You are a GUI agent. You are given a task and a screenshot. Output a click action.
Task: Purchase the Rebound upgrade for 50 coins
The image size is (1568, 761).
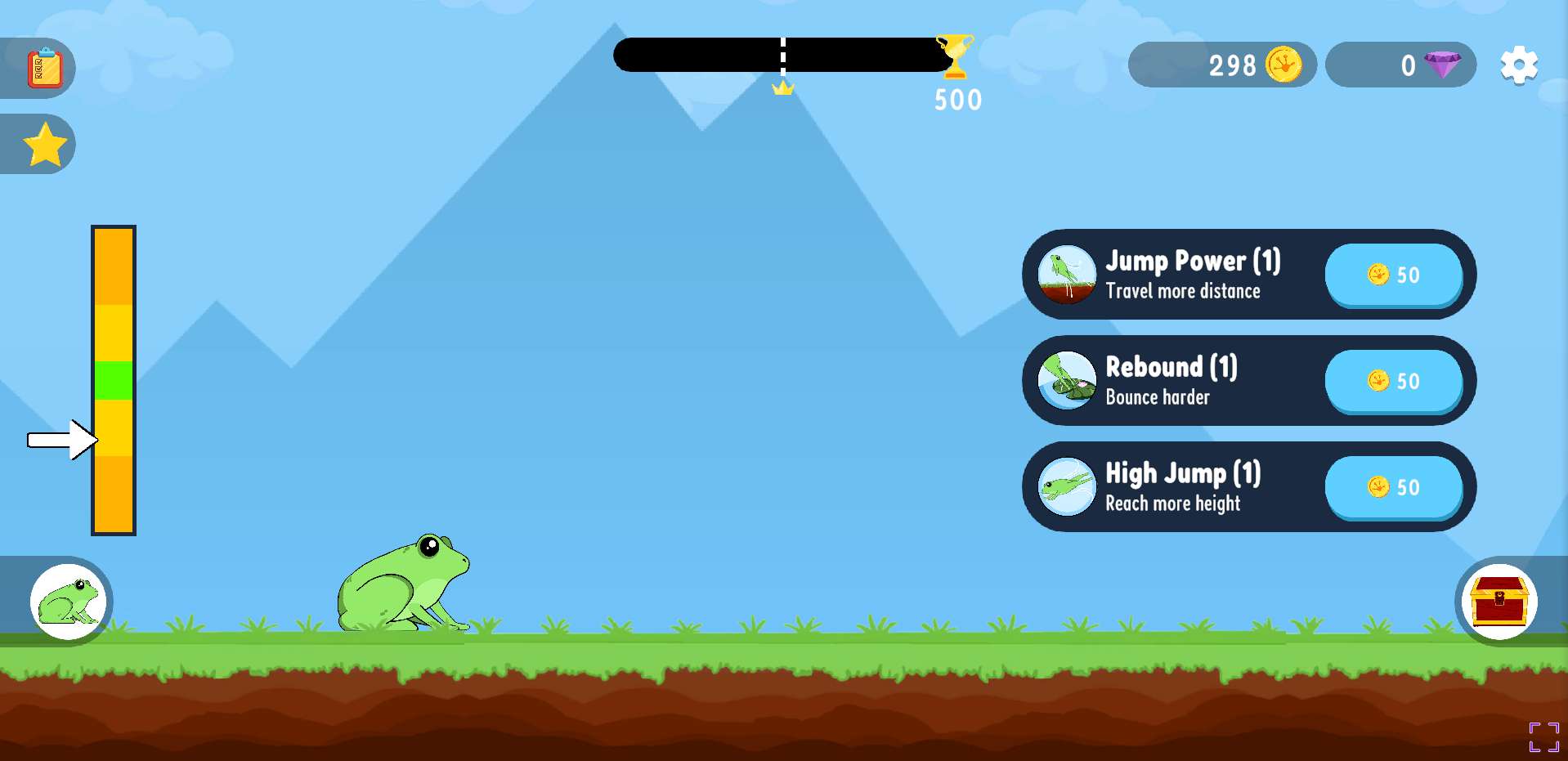tap(1393, 381)
